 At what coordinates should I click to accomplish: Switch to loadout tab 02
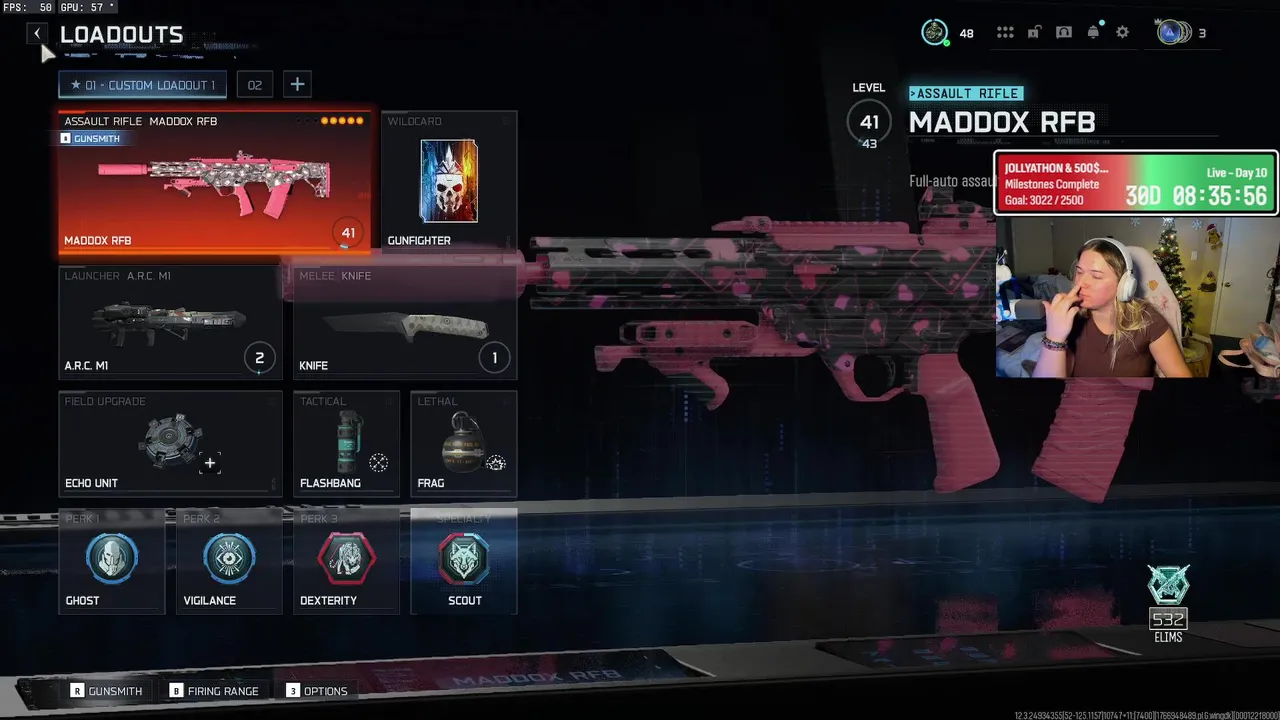click(x=255, y=85)
